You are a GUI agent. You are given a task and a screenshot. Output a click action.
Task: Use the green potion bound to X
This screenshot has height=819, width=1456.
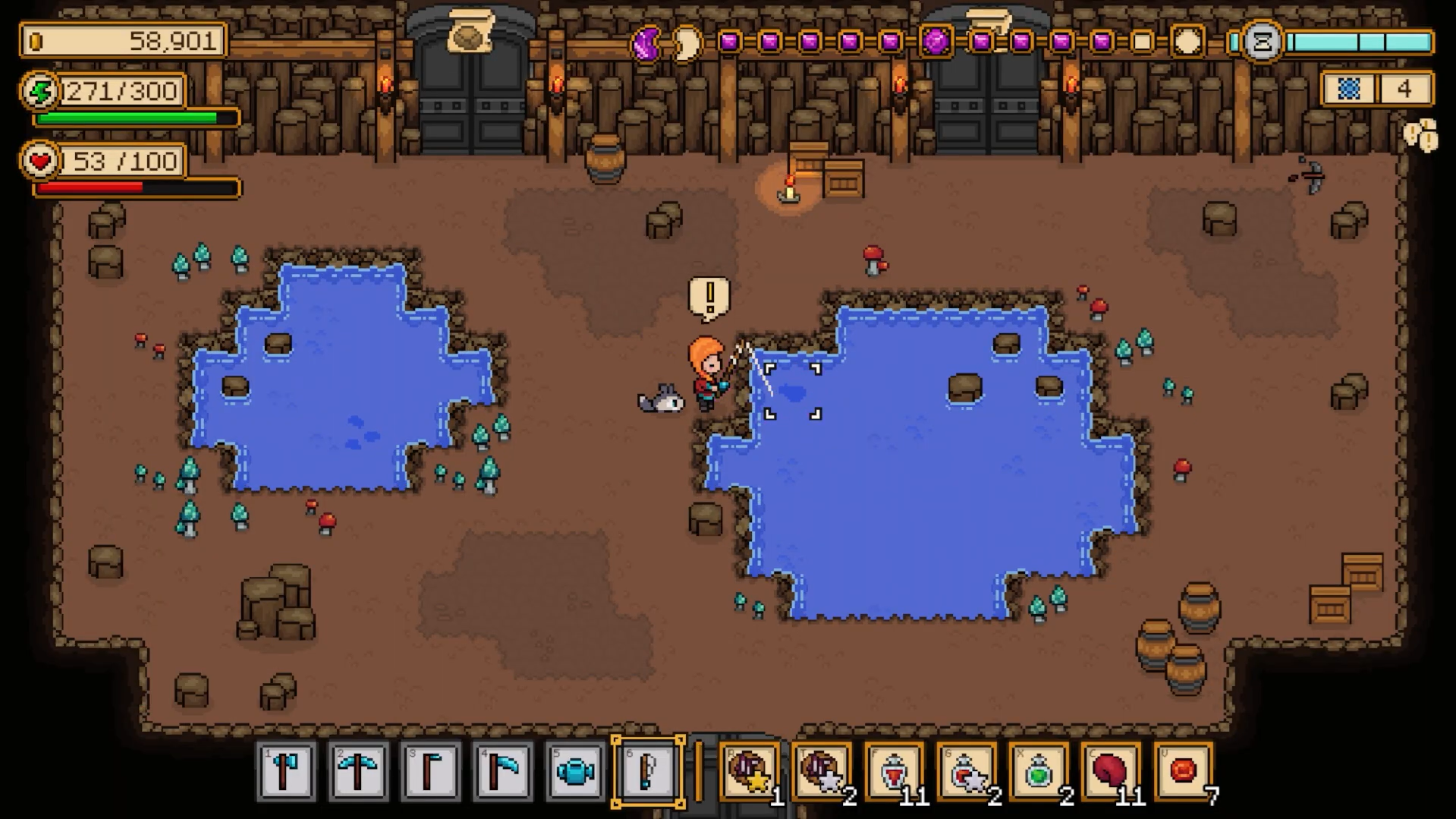click(x=1038, y=771)
